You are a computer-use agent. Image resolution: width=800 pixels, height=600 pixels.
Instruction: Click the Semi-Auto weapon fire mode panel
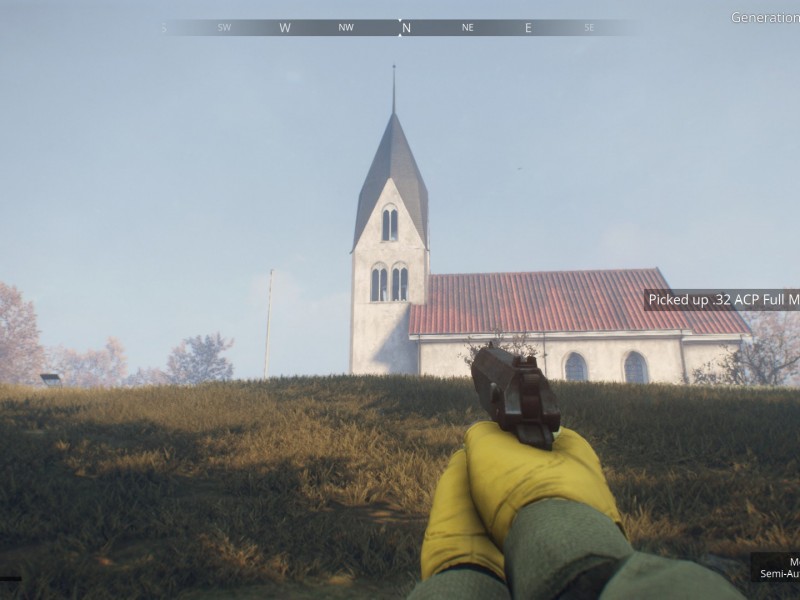tap(776, 567)
